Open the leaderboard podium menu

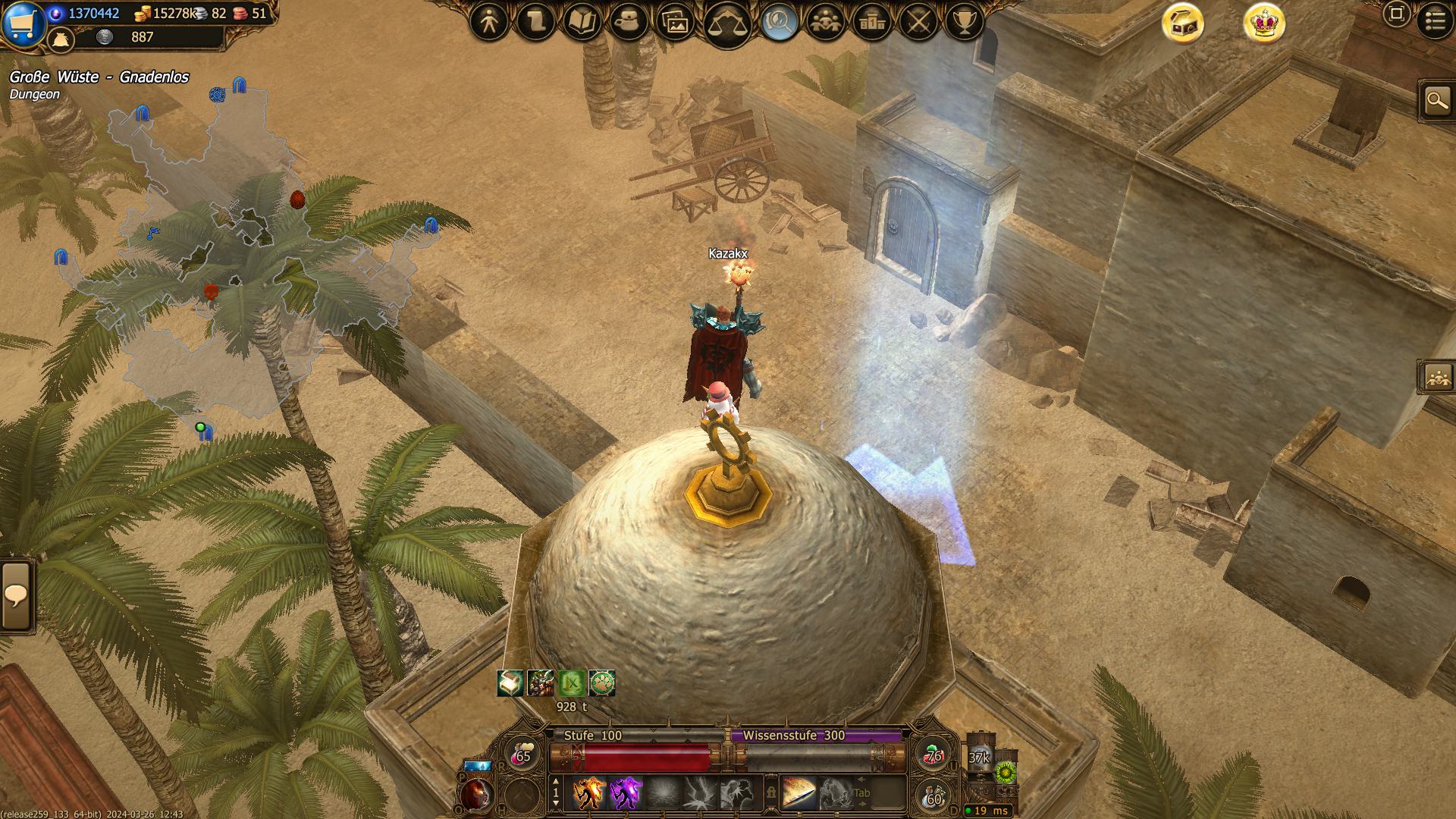point(872,23)
